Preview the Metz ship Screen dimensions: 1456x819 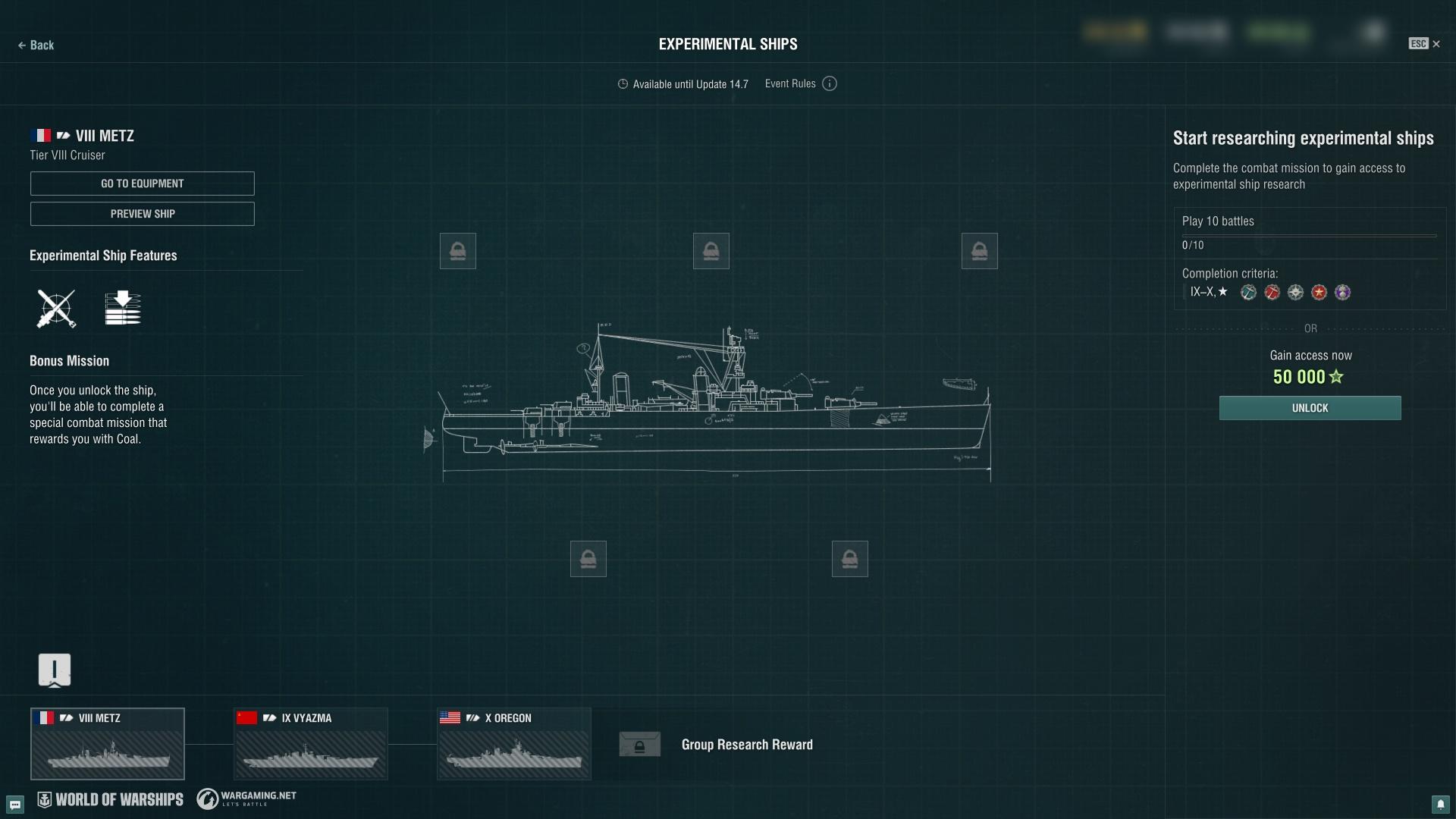(x=143, y=214)
